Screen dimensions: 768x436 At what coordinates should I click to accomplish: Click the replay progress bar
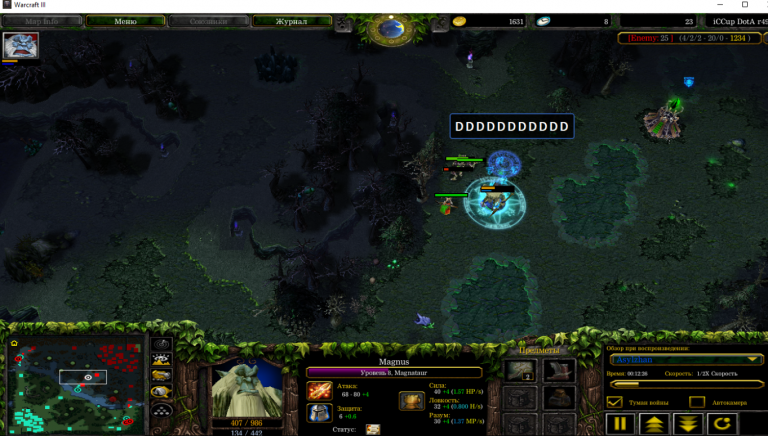tap(685, 383)
